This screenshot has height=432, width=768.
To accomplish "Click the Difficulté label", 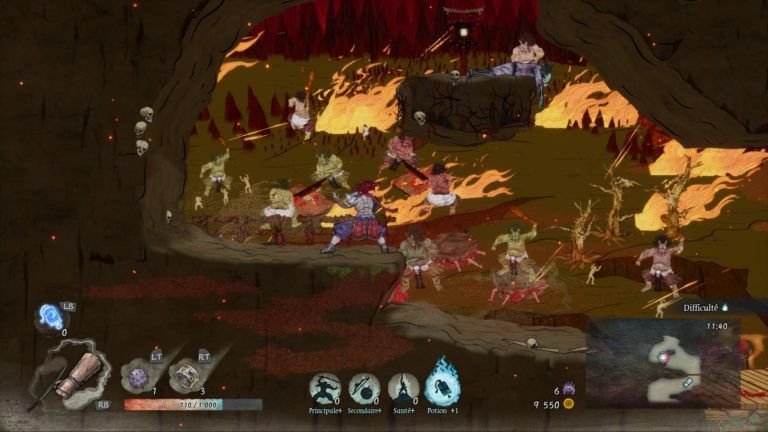I will click(702, 308).
